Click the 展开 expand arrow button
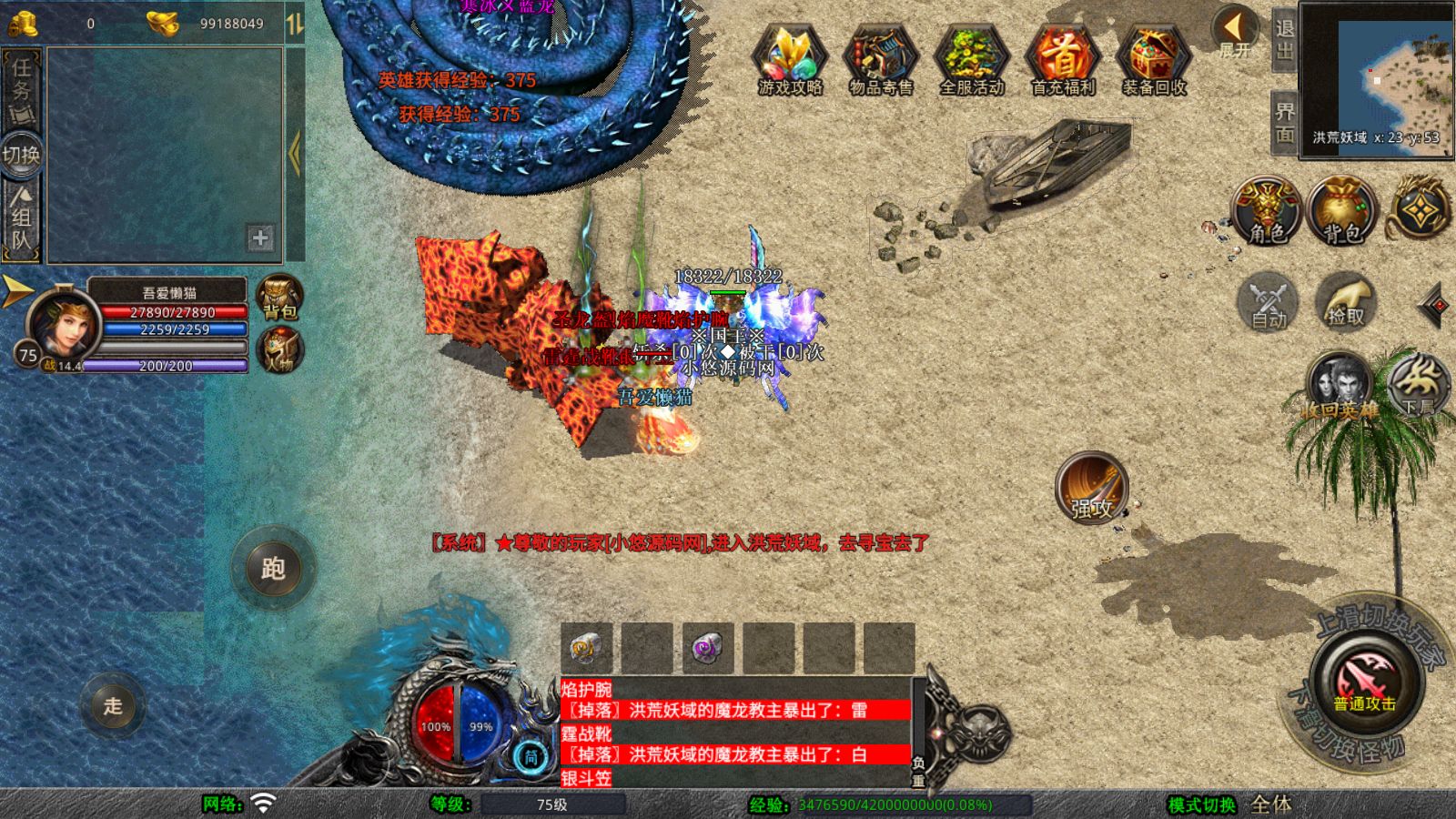This screenshot has width=1456, height=819. coord(1235,30)
